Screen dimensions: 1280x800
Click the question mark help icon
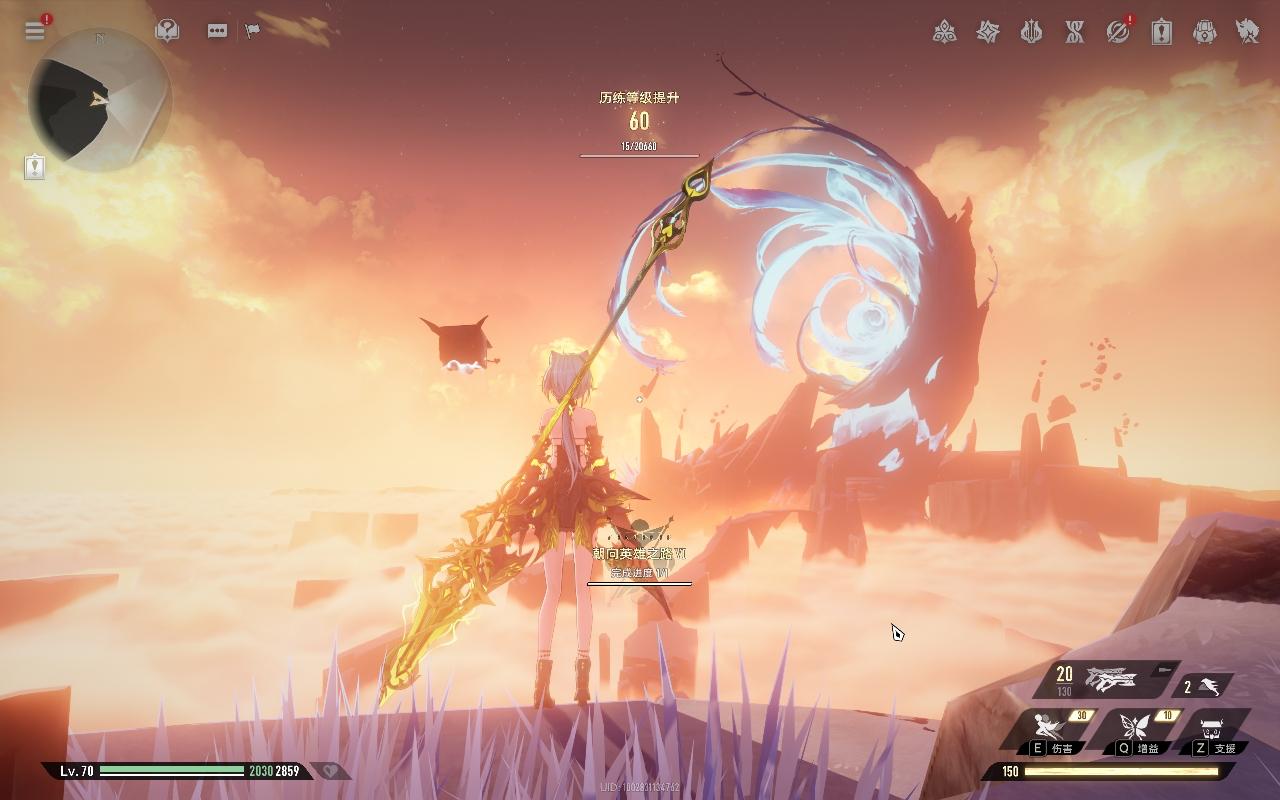(x=167, y=31)
